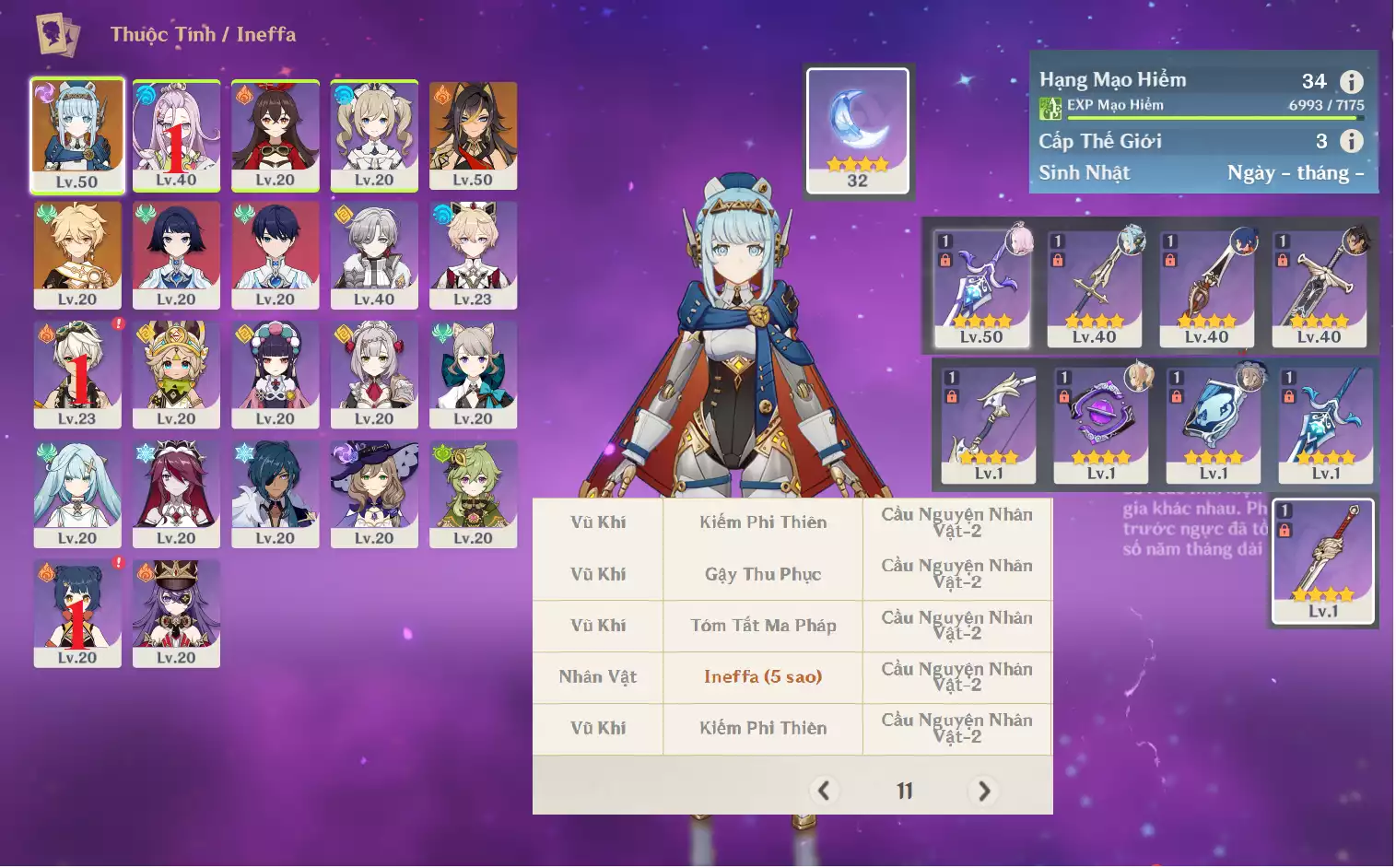The width and height of the screenshot is (1396, 868).
Task: Go to the previous history page
Action: tap(824, 791)
